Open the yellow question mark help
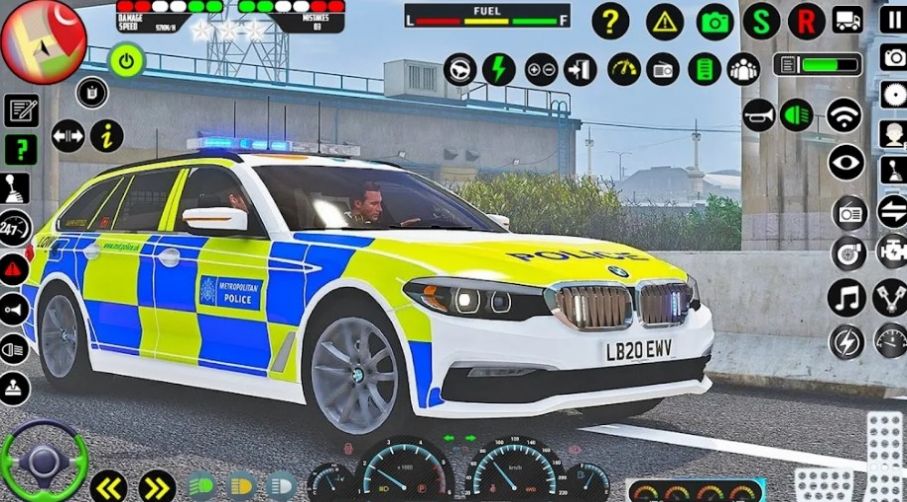This screenshot has height=502, width=907. tap(610, 20)
